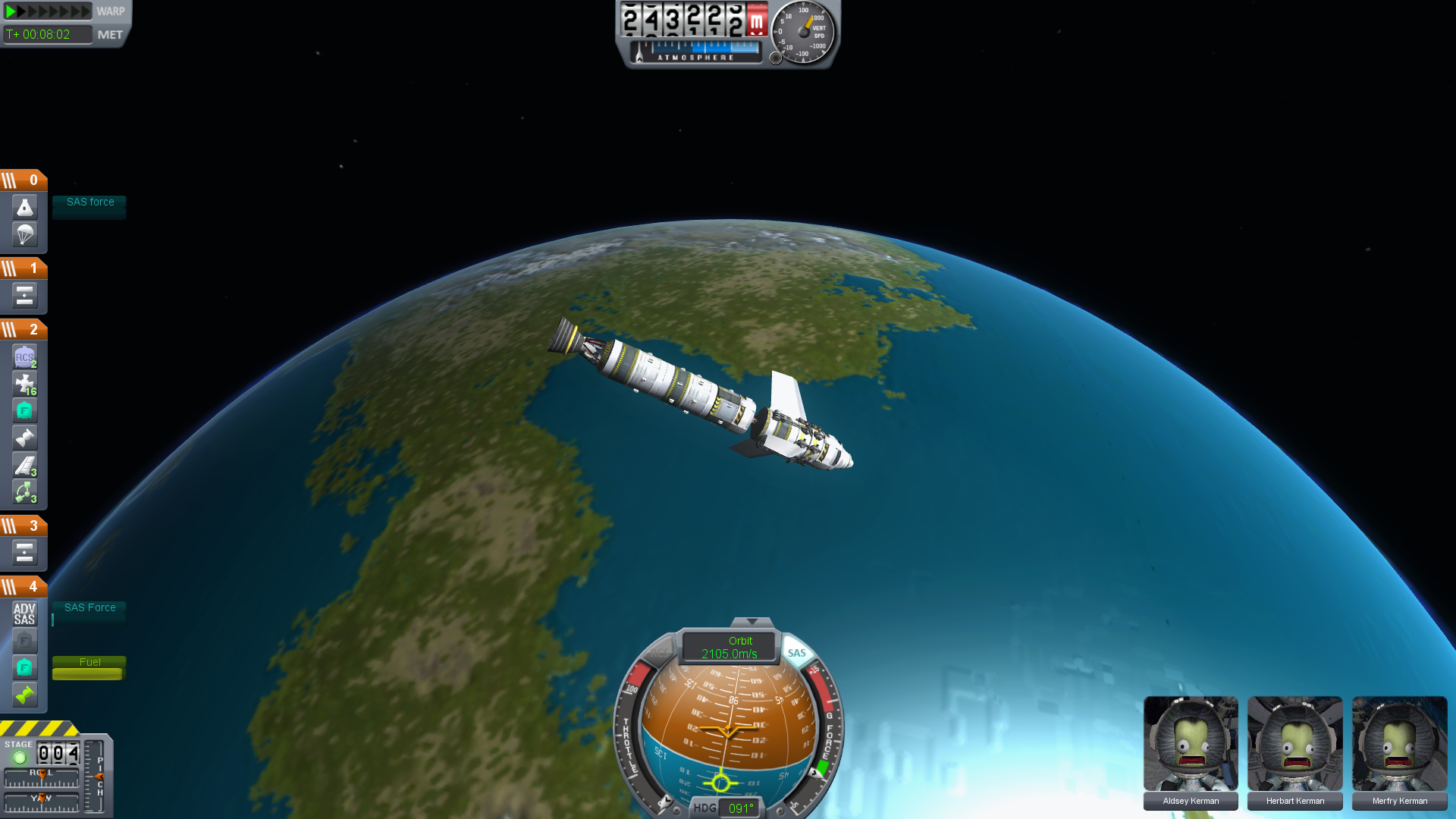1456x819 pixels.
Task: Click the orange stage 2 header
Action: [x=24, y=330]
